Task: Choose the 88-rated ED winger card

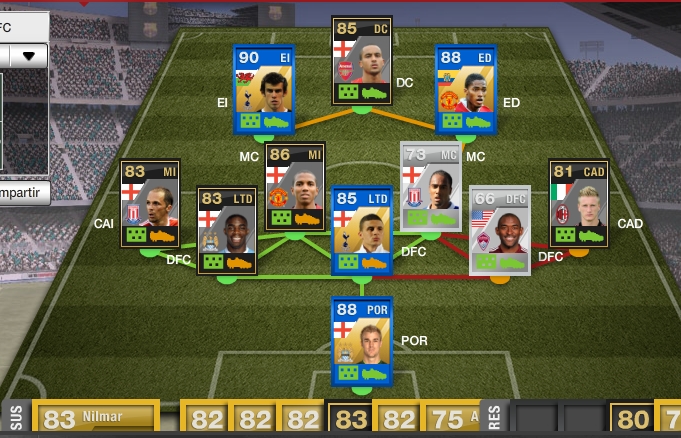Action: (x=464, y=89)
